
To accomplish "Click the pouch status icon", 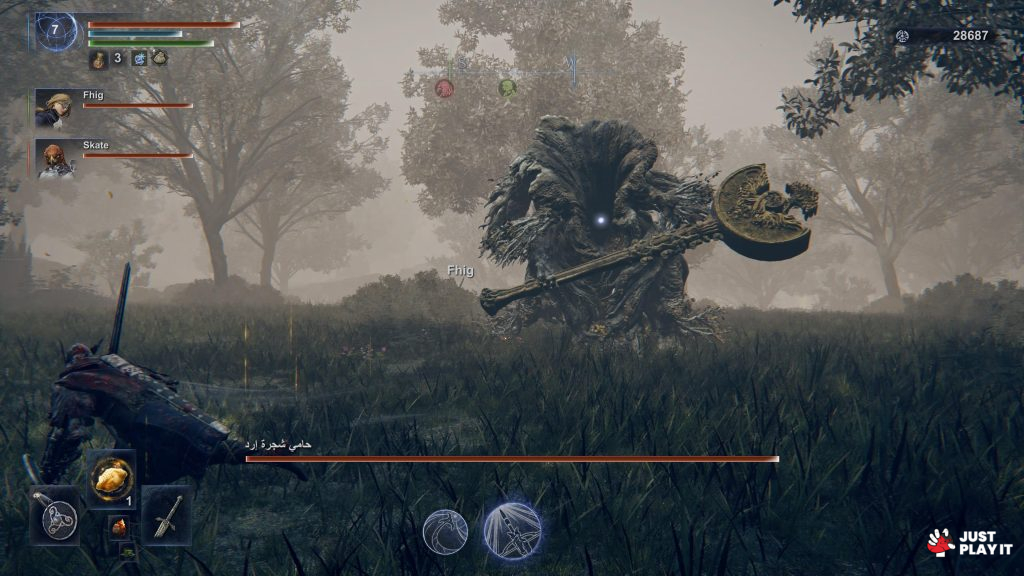I will click(x=160, y=58).
